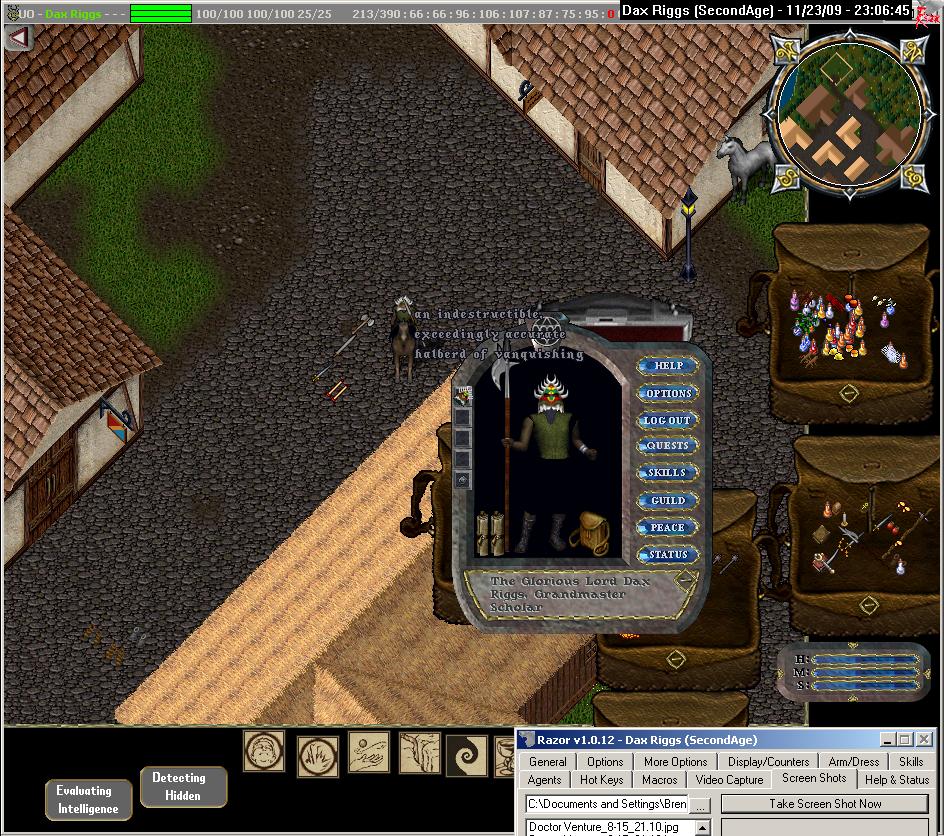Minimize the paperdoll with the diamond button
944x836 pixels.
point(685,579)
